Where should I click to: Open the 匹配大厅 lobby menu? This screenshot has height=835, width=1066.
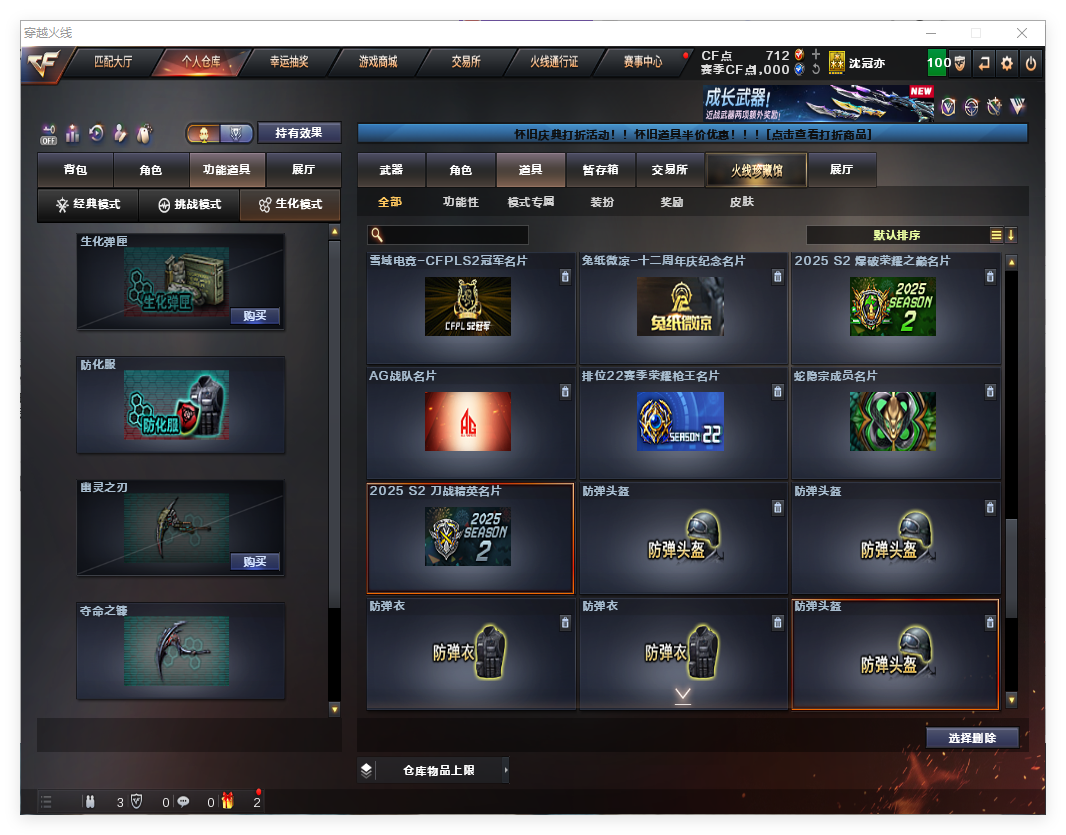(113, 62)
